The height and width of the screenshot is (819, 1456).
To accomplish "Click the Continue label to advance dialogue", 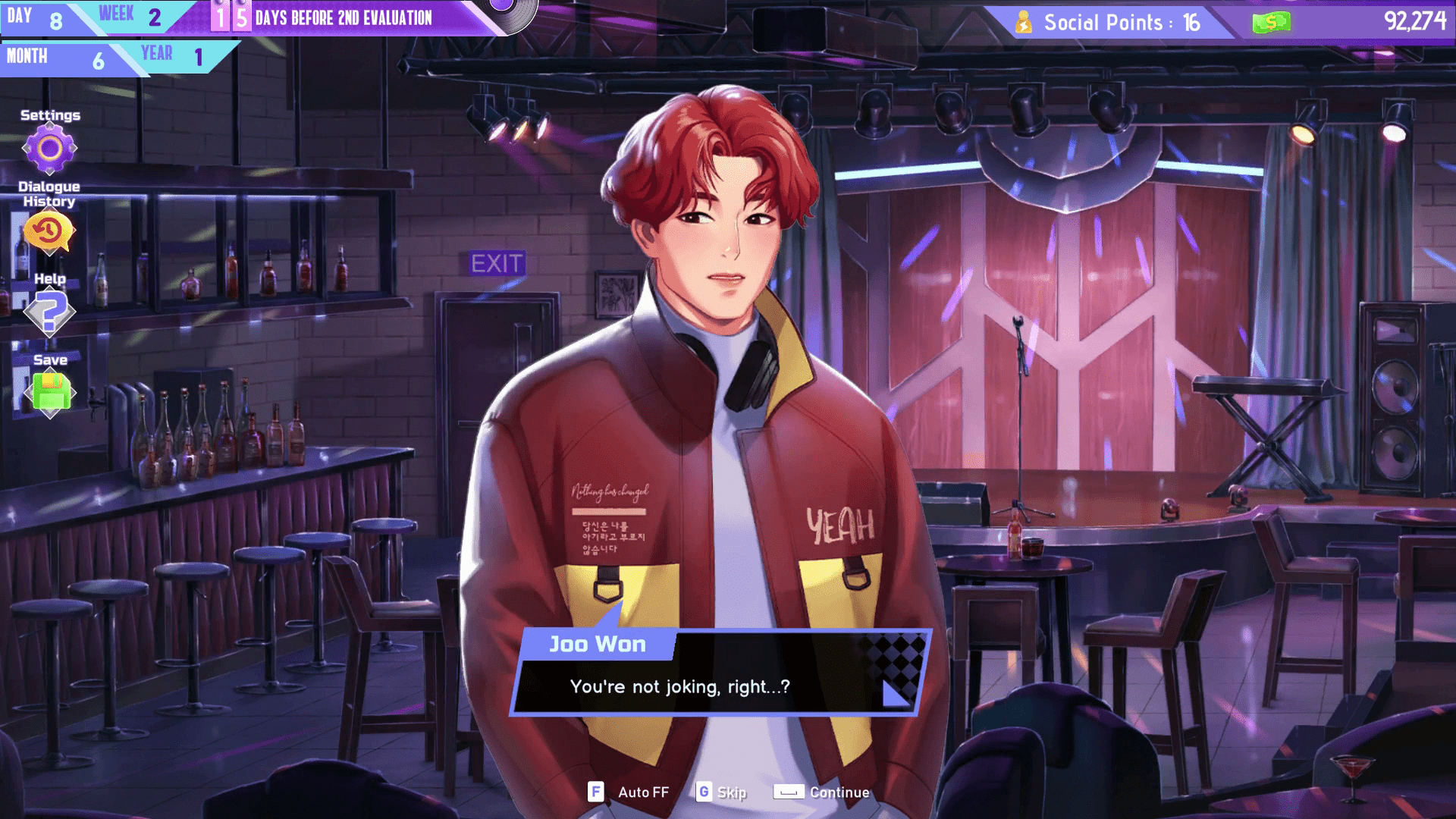I will click(839, 792).
